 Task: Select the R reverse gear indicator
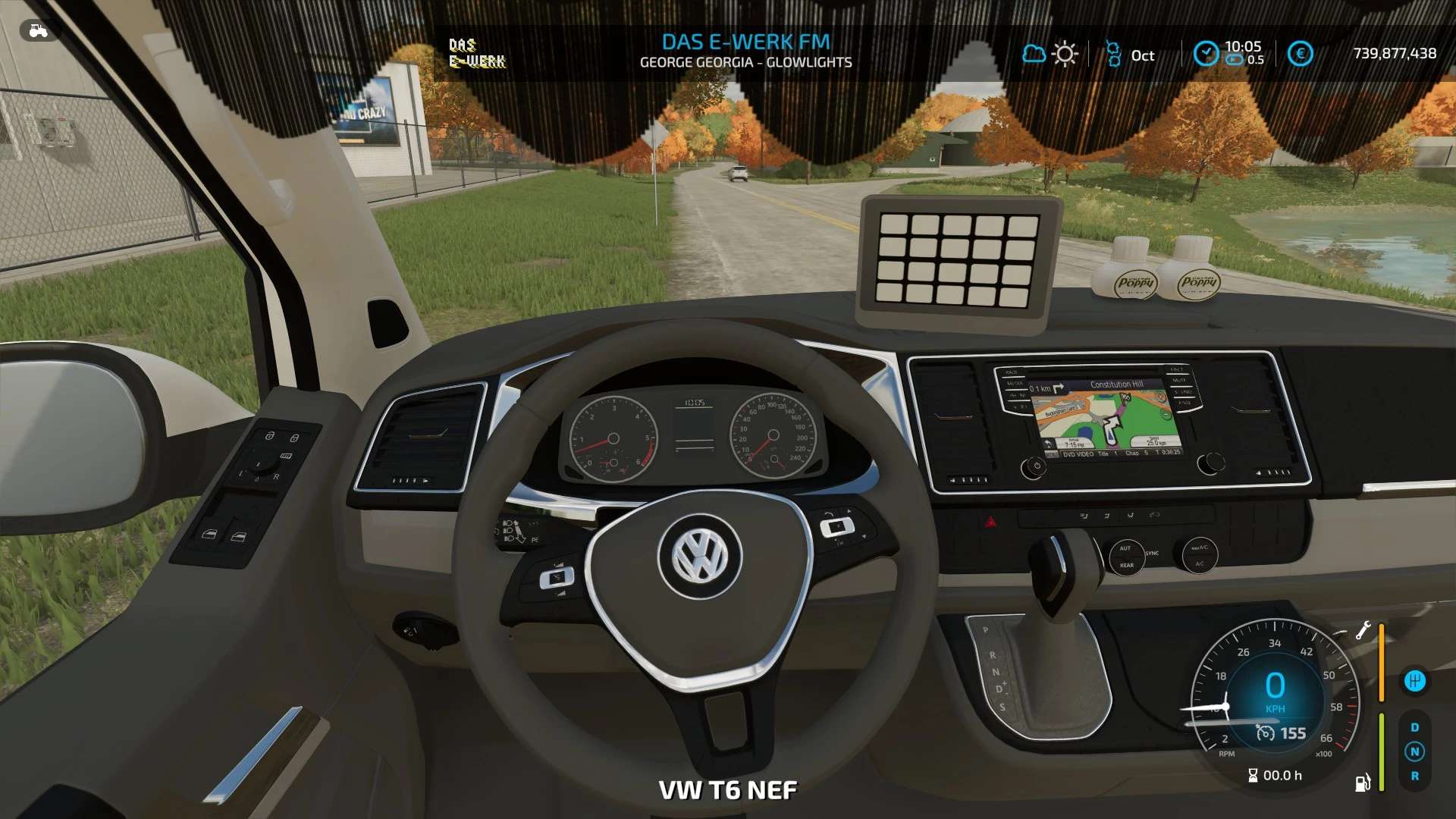coord(1414,777)
